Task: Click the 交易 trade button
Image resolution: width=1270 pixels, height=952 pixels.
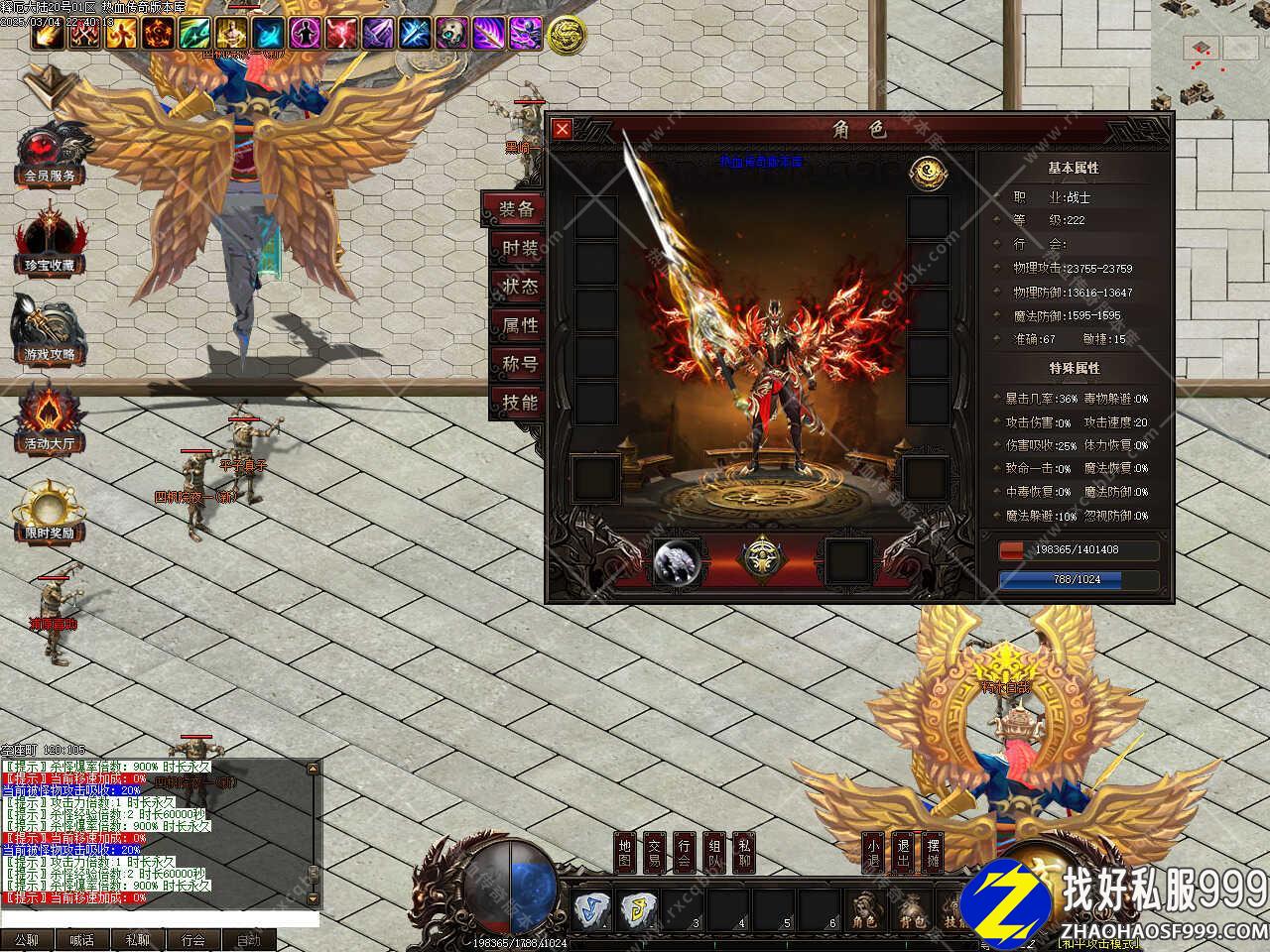Action: (654, 853)
